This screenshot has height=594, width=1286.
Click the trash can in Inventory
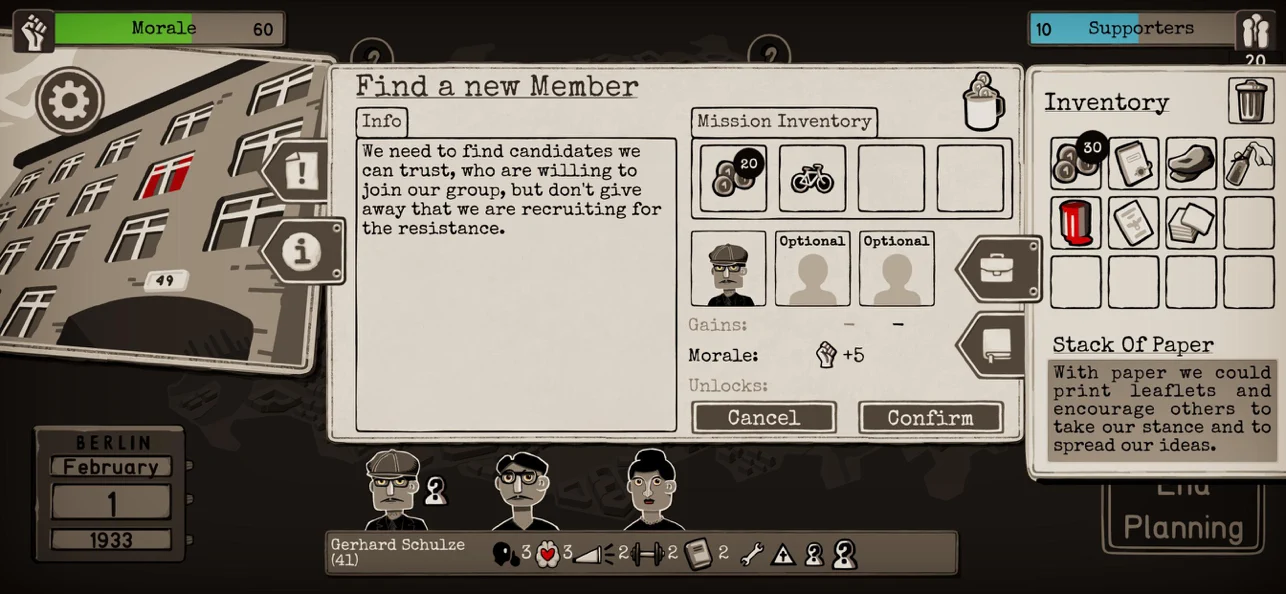[1251, 100]
